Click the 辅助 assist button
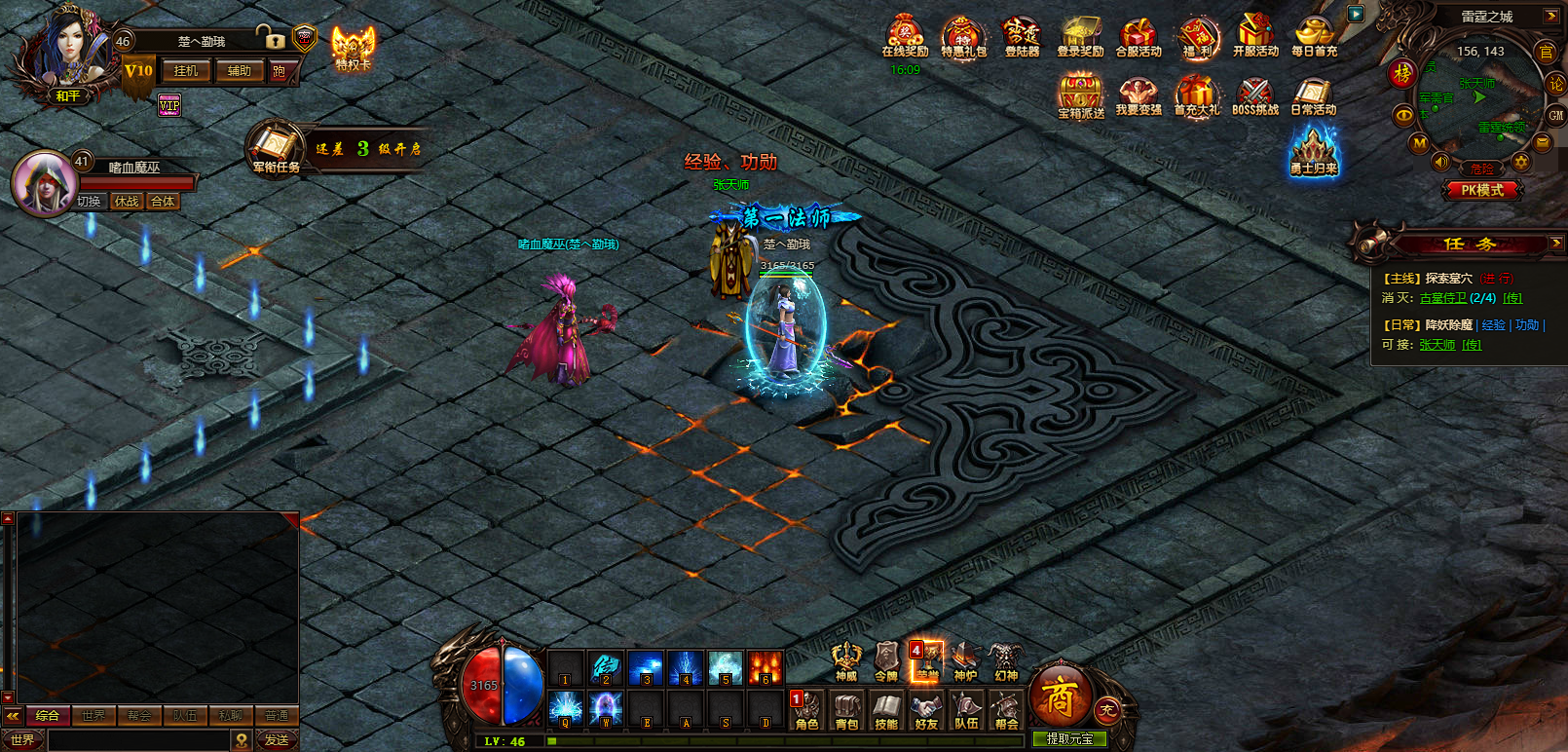The image size is (1568, 752). [240, 71]
